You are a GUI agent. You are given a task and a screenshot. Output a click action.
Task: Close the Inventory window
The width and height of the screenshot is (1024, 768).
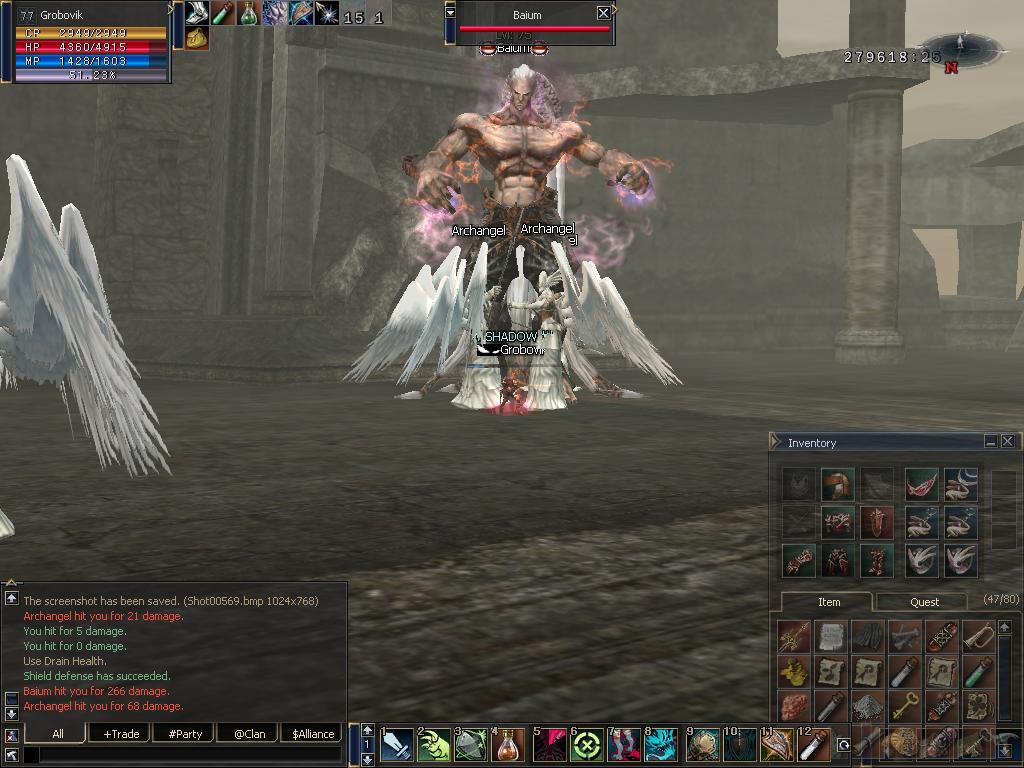(x=1007, y=441)
